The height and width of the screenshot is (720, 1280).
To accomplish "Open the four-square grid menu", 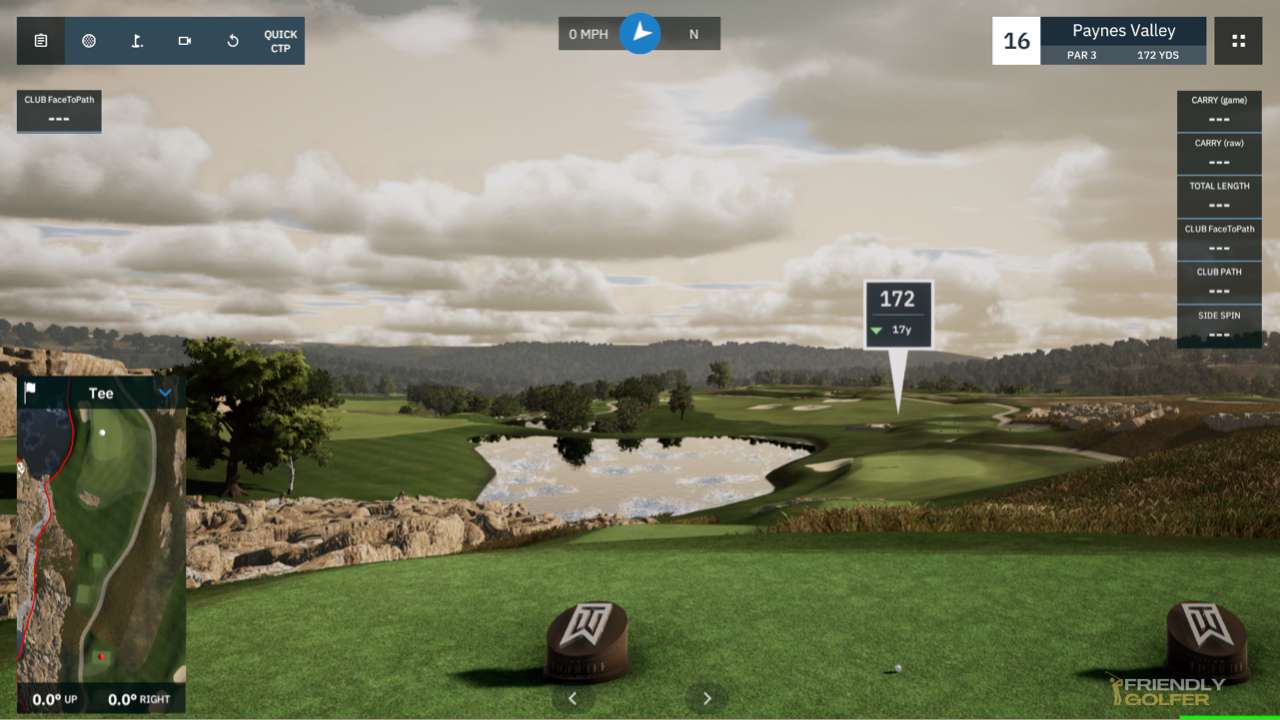I will click(x=1238, y=41).
